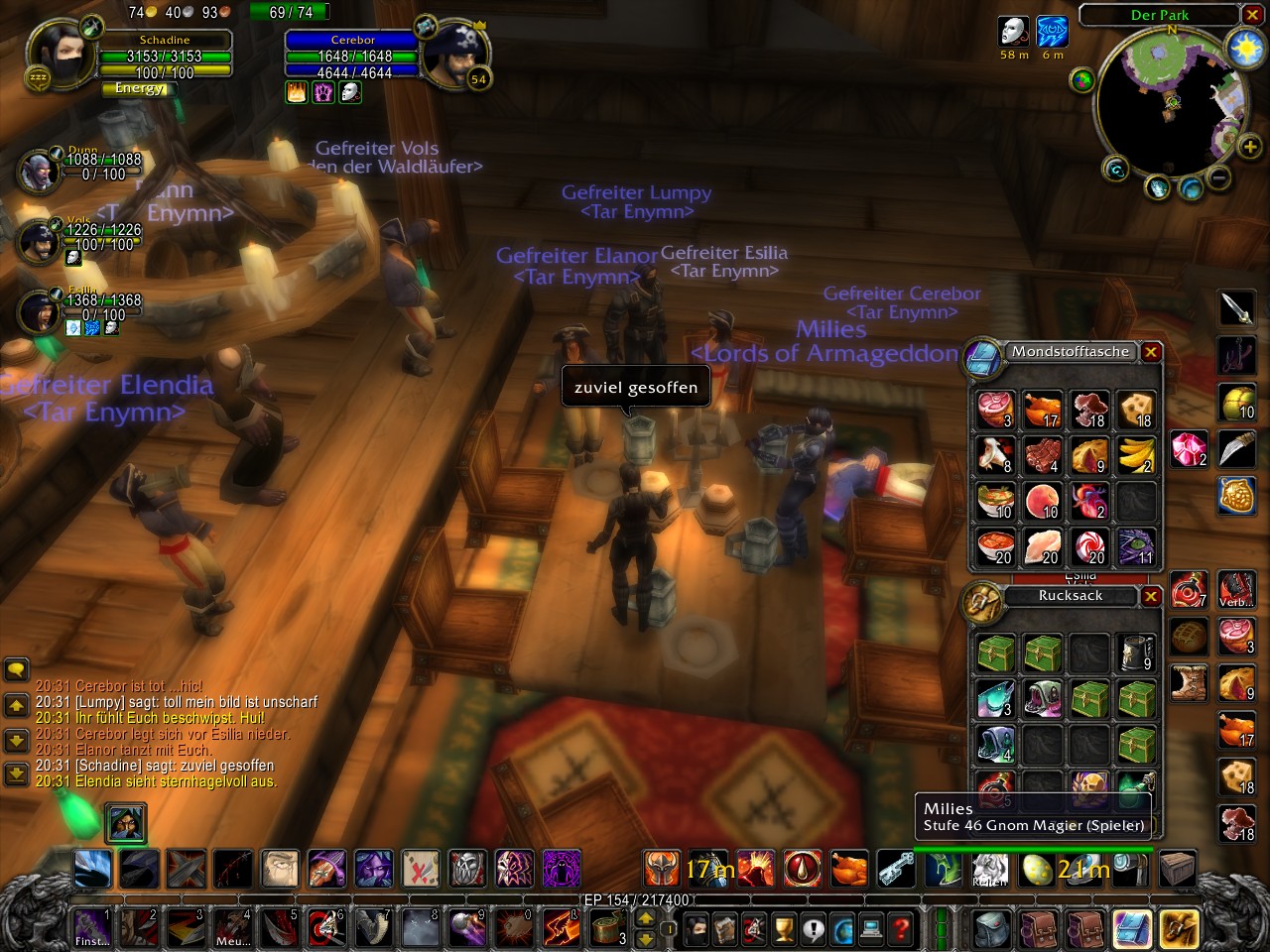Open the quest log exclamation icon
The image size is (1270, 952).
click(814, 929)
